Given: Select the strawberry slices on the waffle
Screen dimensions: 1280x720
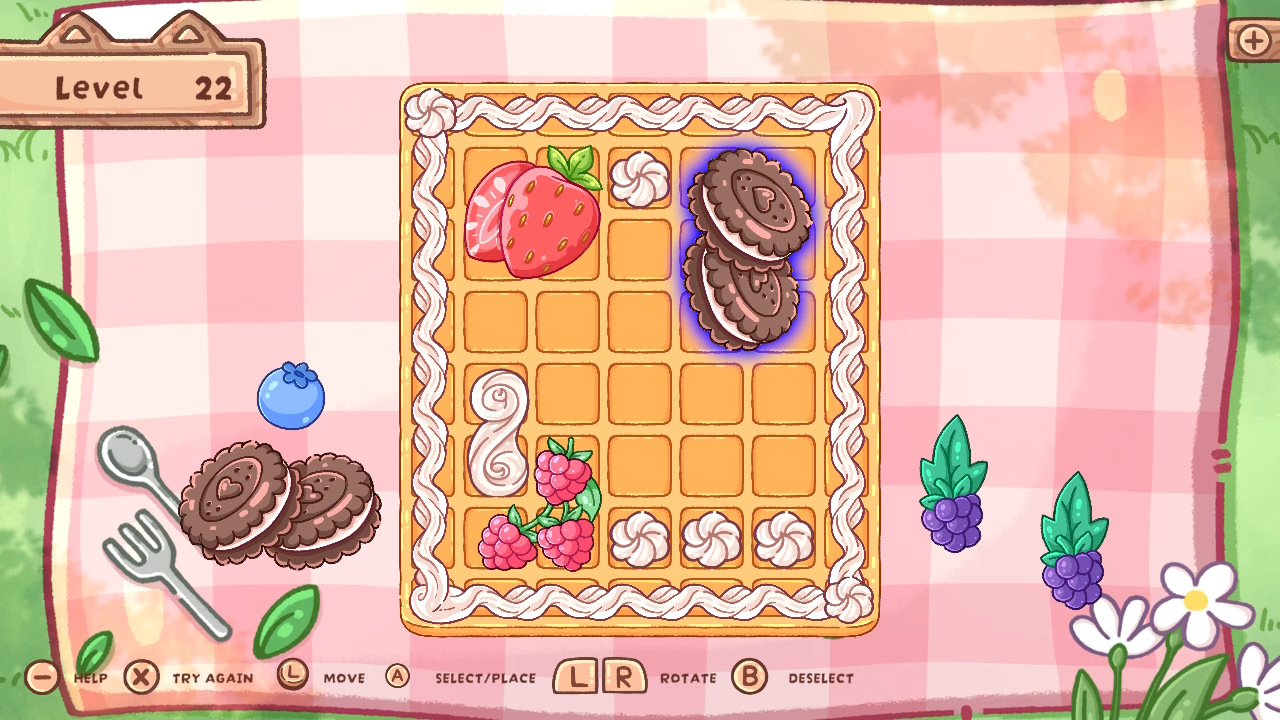Looking at the screenshot, I should (x=532, y=215).
